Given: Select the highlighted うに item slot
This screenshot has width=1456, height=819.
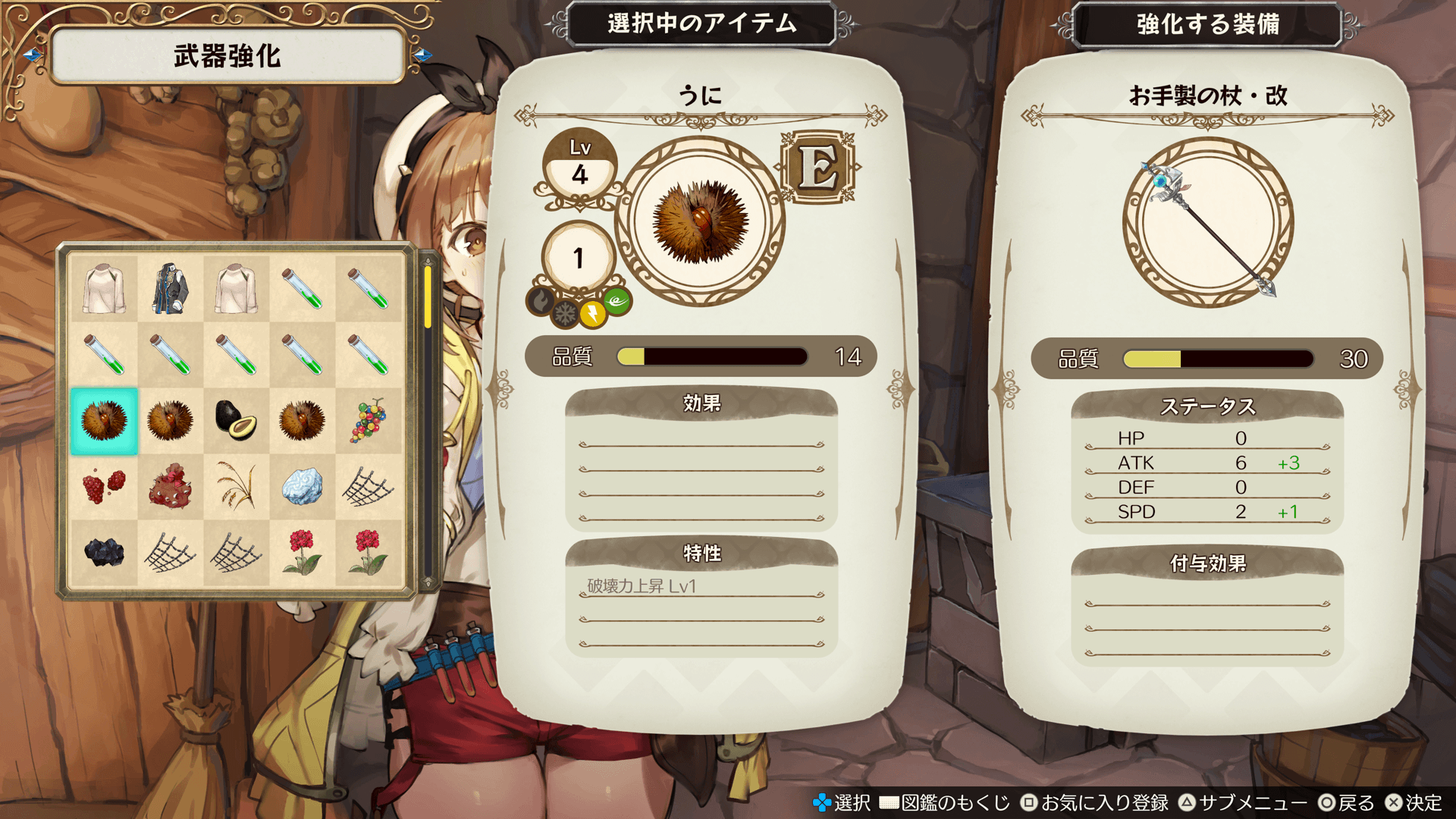Looking at the screenshot, I should (x=104, y=421).
